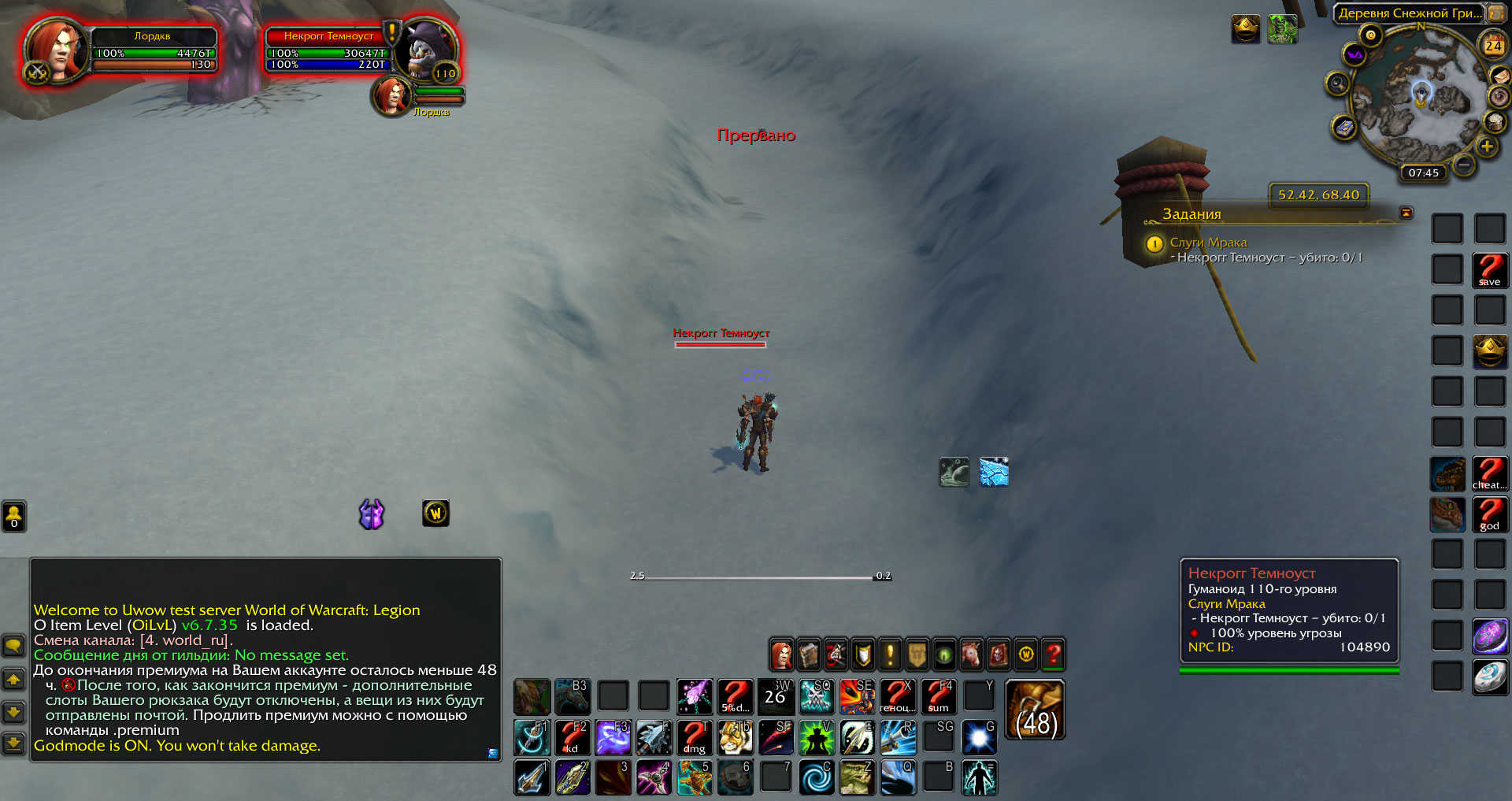Open chat with the speech bubble button
1512x801 pixels.
[14, 647]
